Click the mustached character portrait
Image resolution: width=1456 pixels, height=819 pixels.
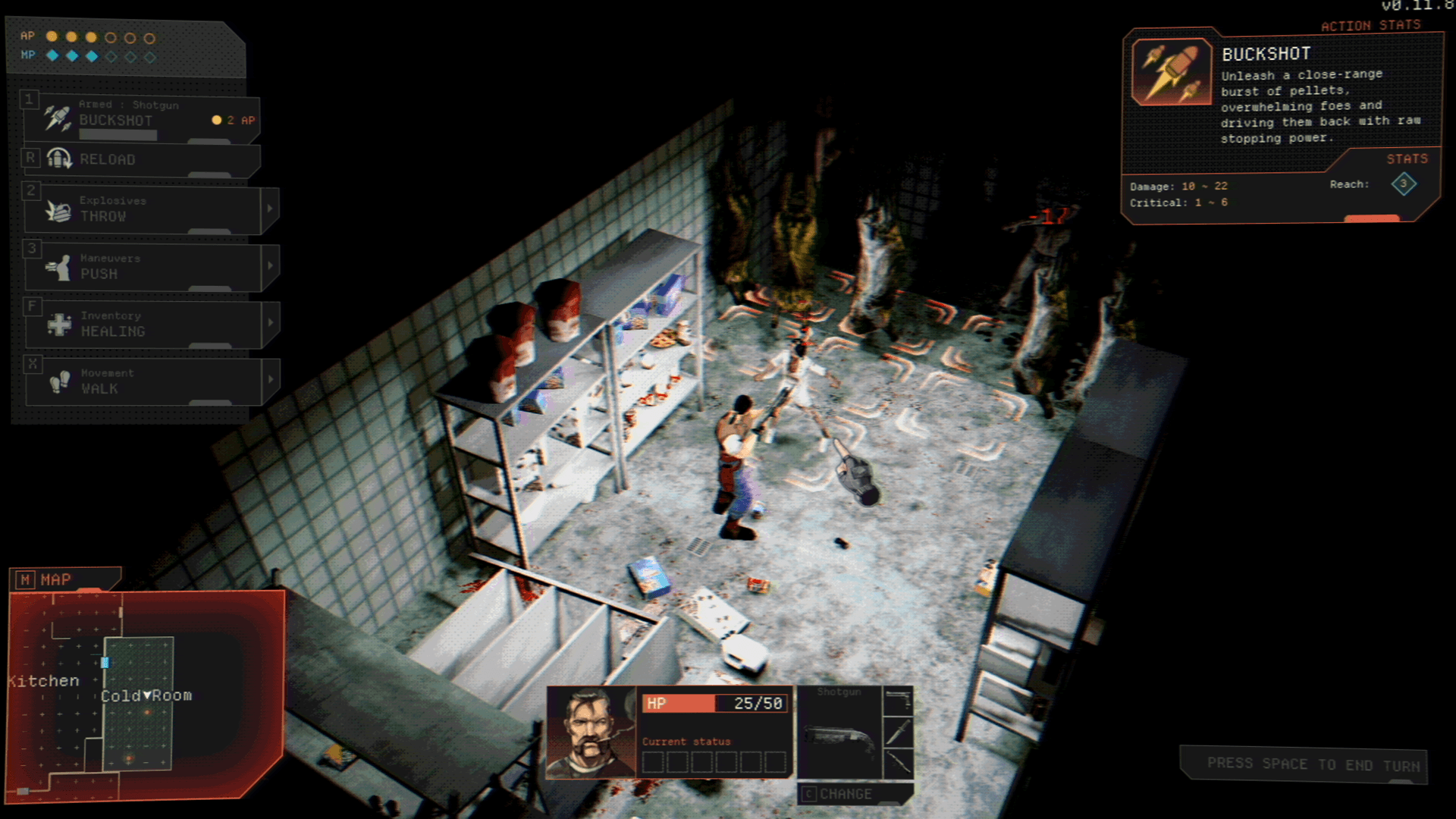591,733
